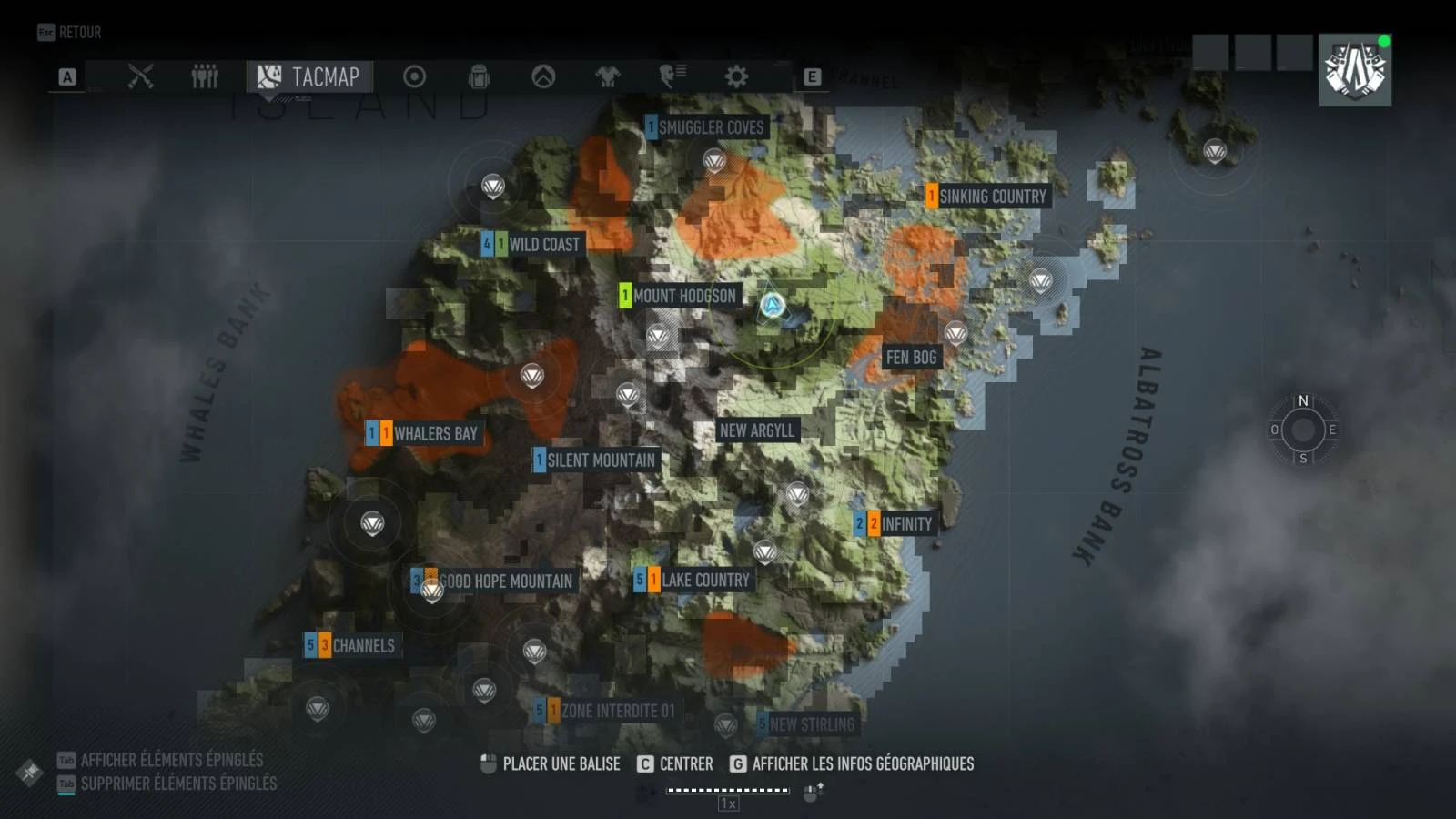Select the bivouac icon near Mount Hodgson
The height and width of the screenshot is (819, 1456).
coord(657,336)
